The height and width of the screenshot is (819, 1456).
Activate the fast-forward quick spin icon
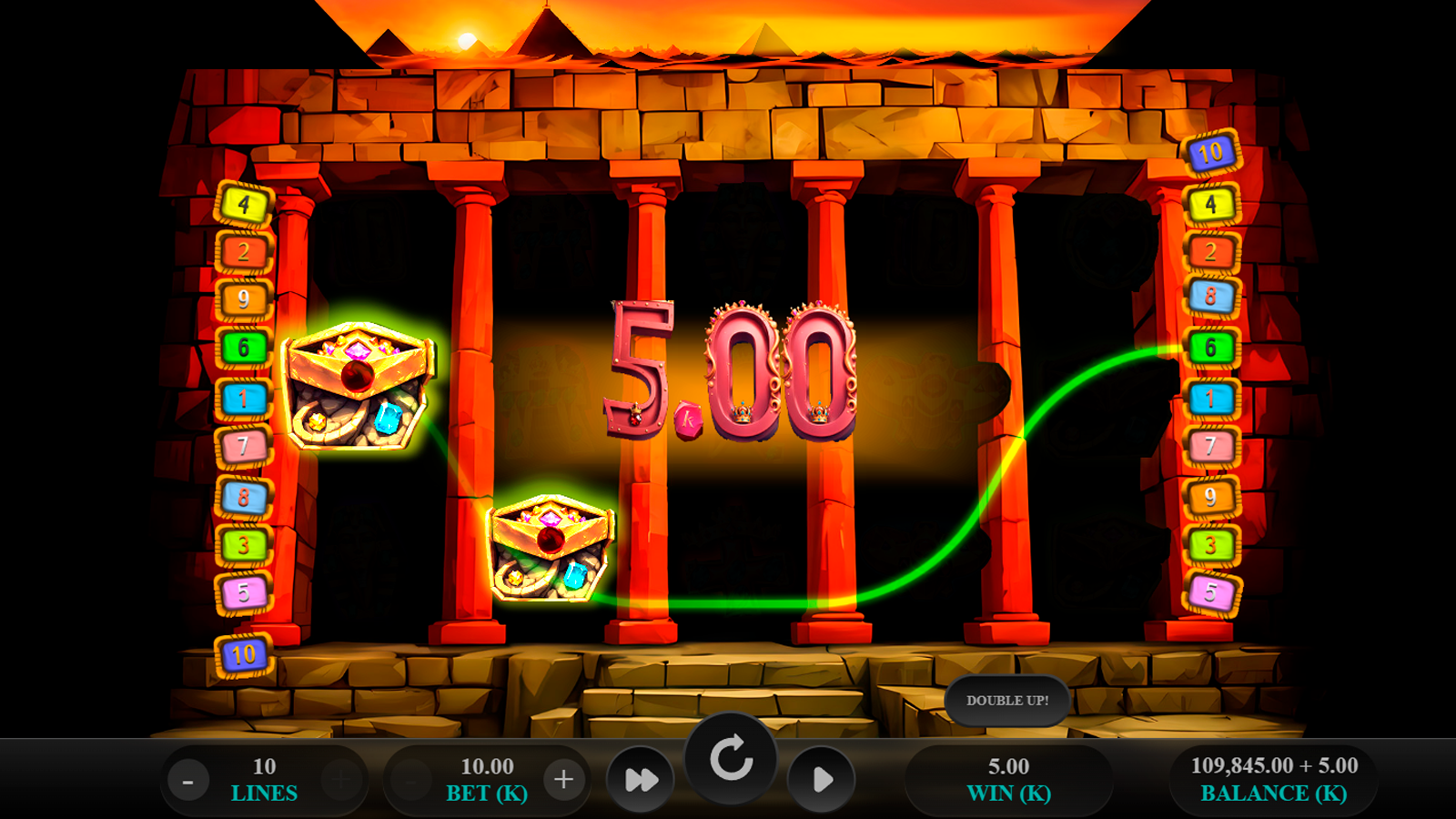click(642, 779)
